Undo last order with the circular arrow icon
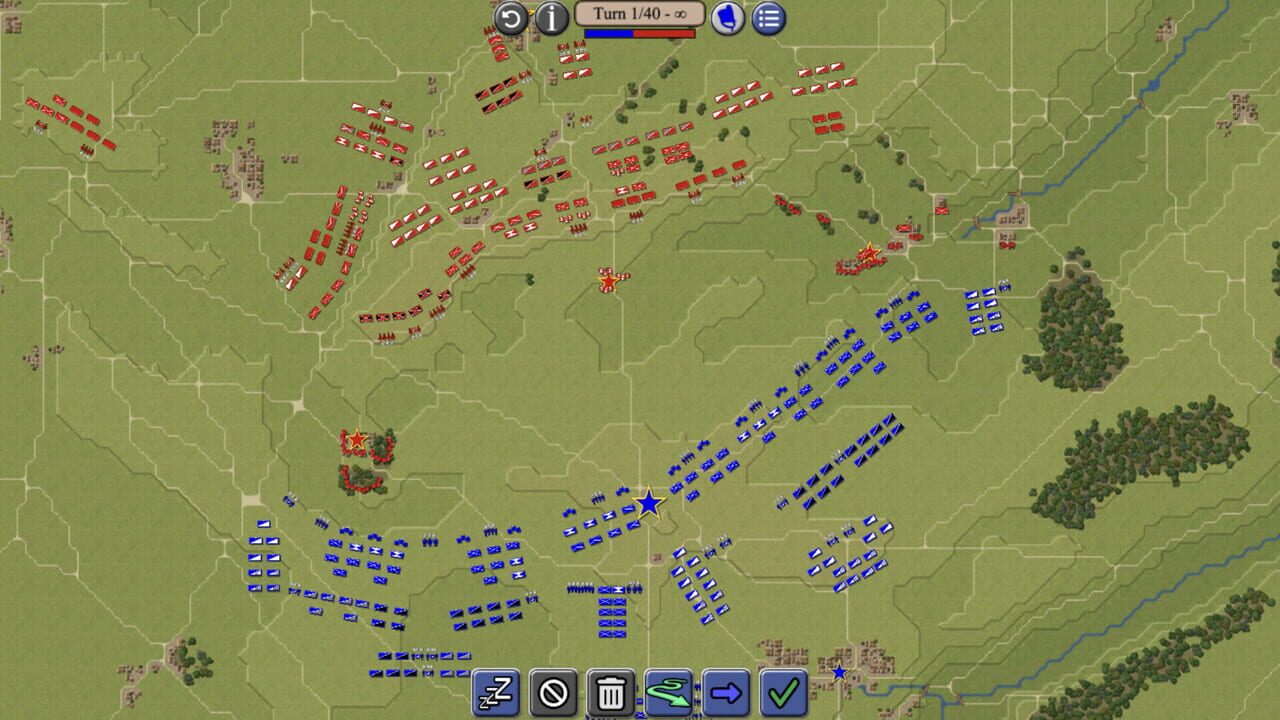 [x=512, y=17]
